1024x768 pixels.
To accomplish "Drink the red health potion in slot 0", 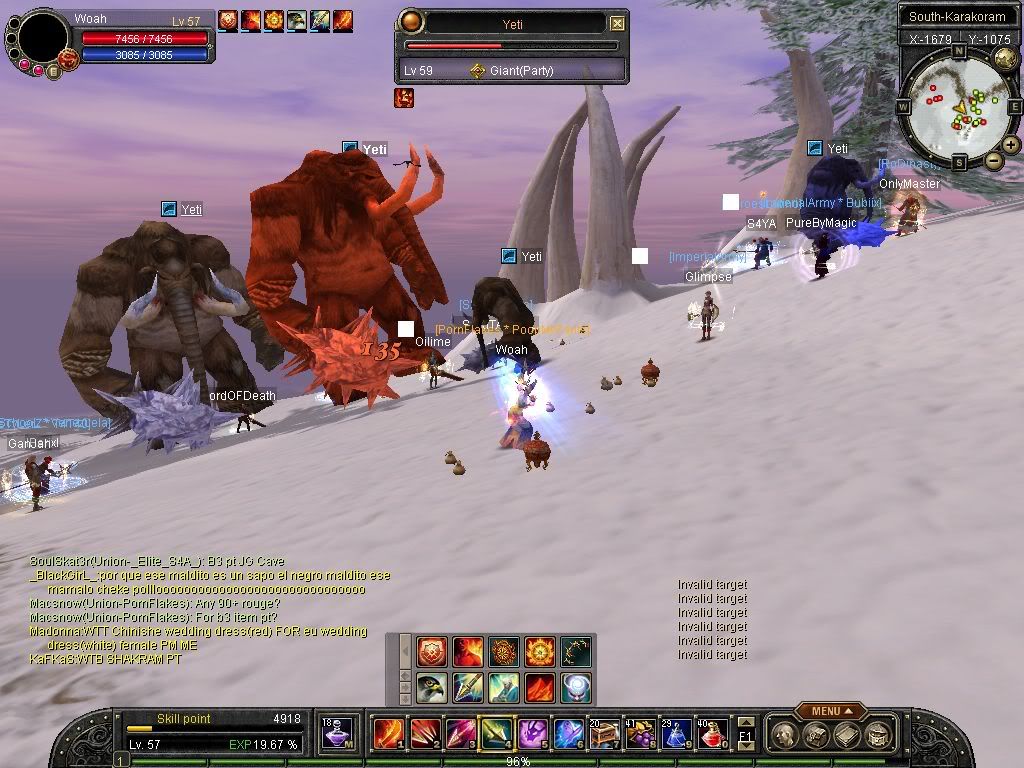I will point(711,735).
